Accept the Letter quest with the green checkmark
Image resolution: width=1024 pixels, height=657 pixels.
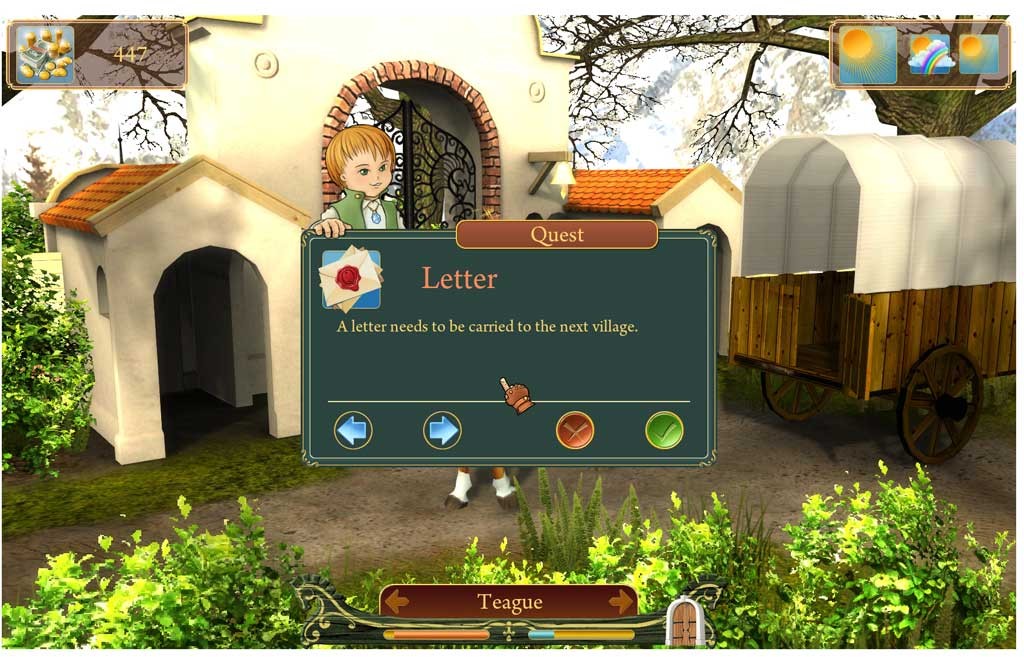tap(664, 430)
